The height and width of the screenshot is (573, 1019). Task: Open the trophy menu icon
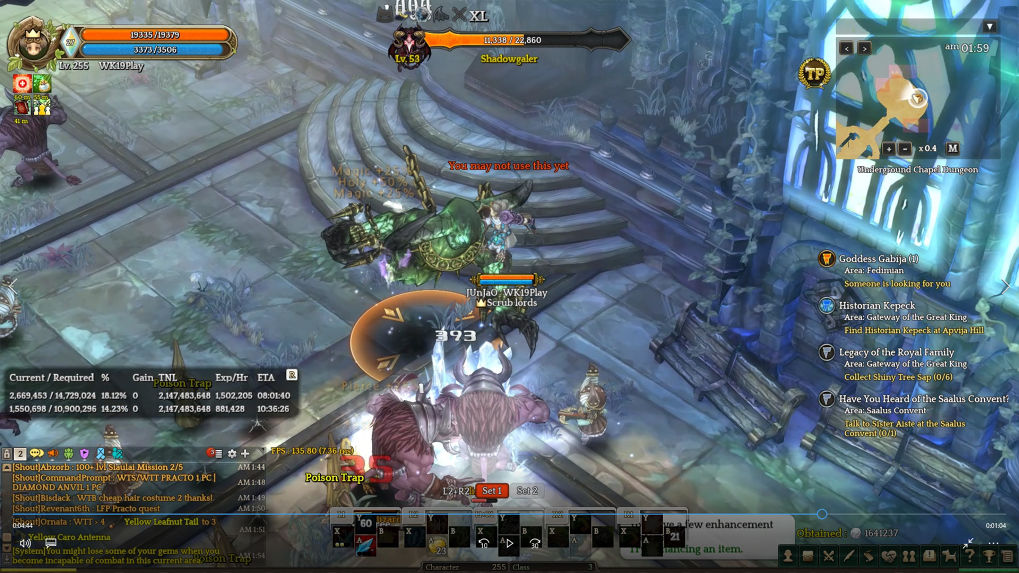[989, 556]
